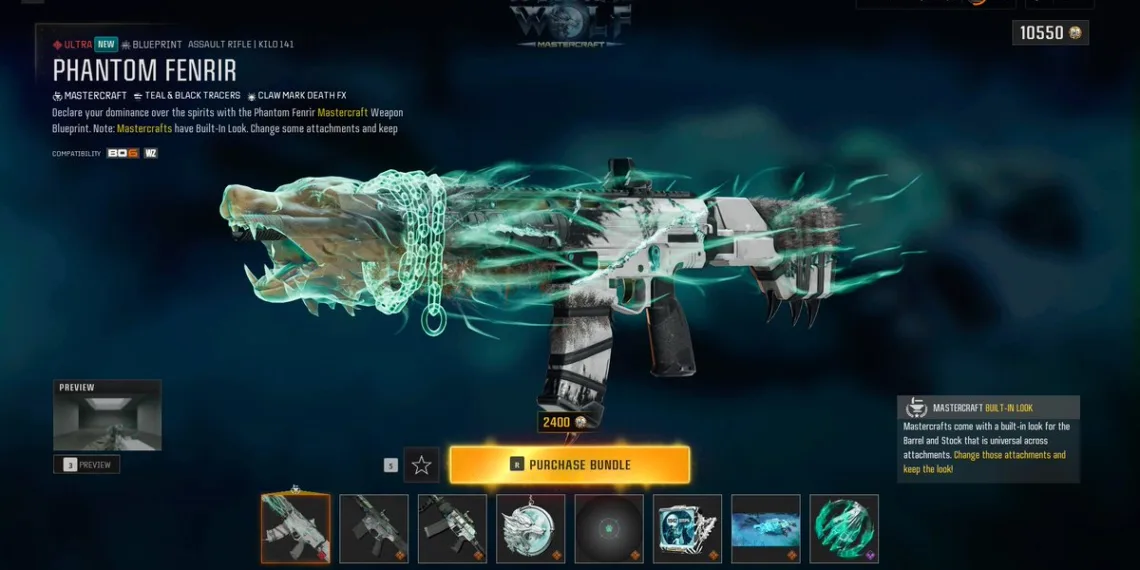This screenshot has height=570, width=1140.
Task: Select the dark circular reticle item
Action: pyautogui.click(x=609, y=528)
